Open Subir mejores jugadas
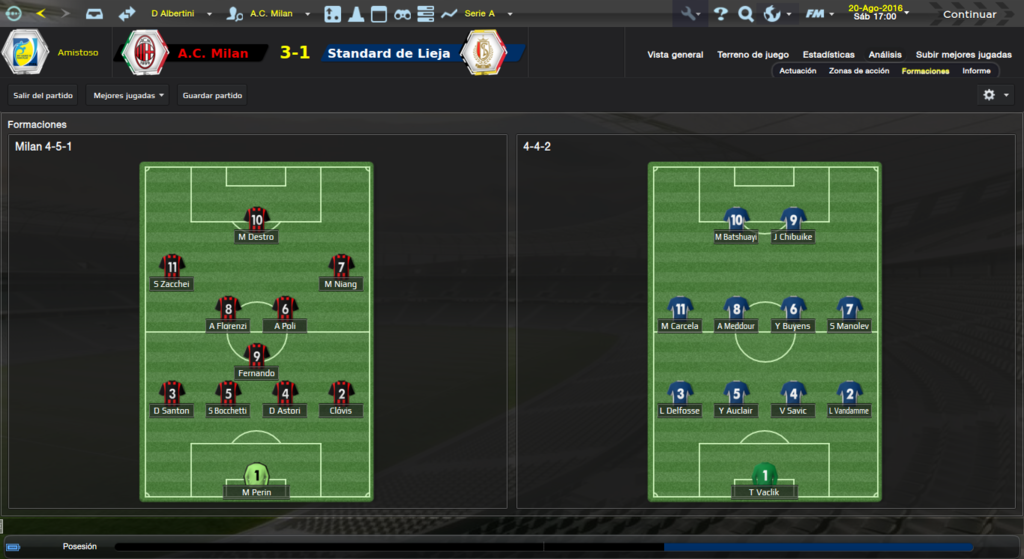 coord(963,55)
